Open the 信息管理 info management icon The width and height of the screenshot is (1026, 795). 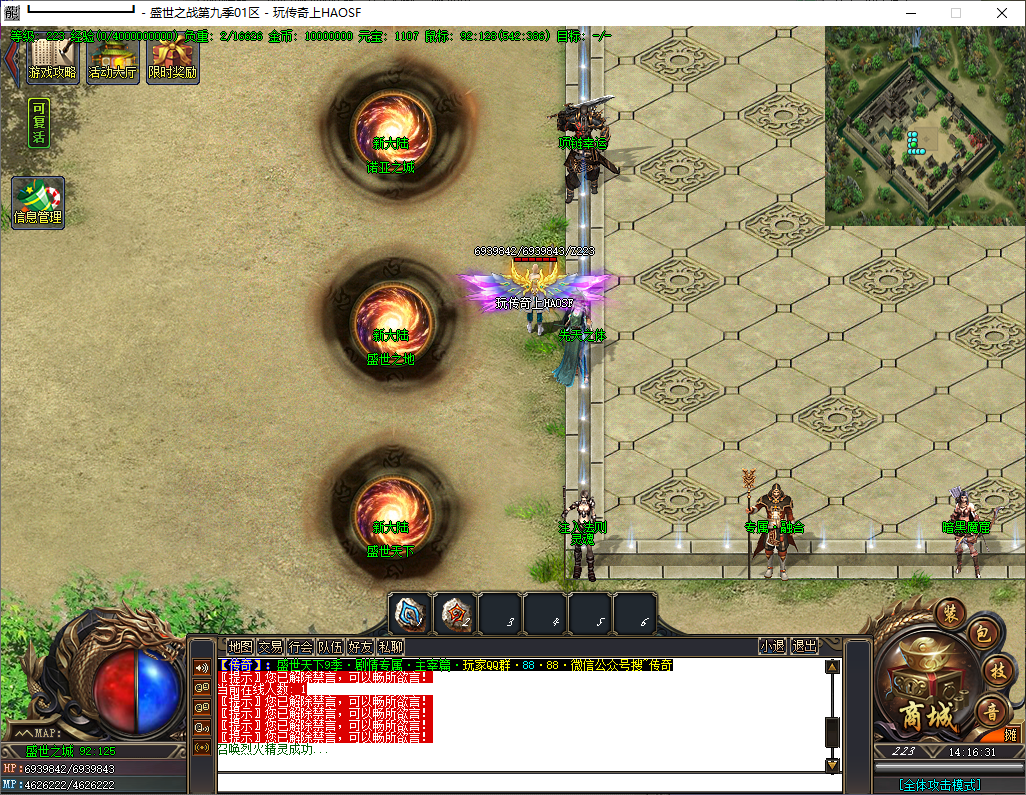[38, 202]
